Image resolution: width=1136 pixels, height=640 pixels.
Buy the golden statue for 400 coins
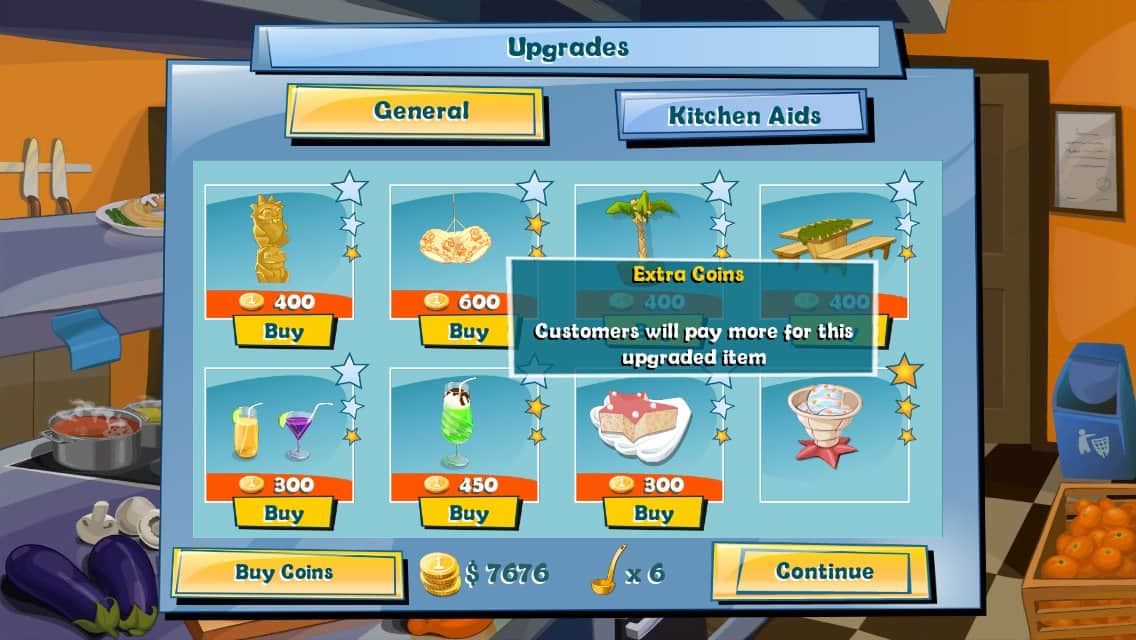[283, 331]
